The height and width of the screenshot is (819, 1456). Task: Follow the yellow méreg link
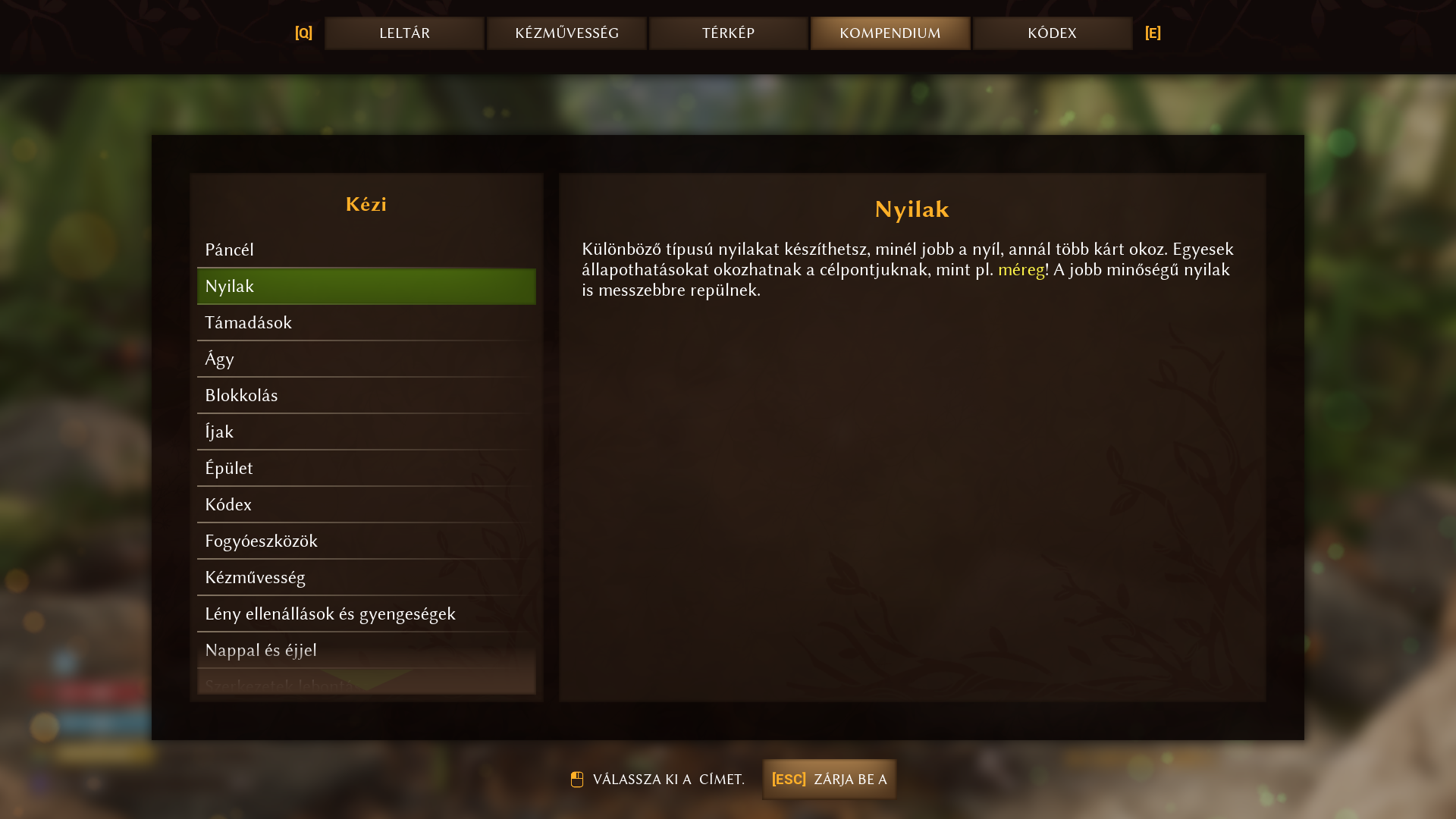coord(1021,270)
